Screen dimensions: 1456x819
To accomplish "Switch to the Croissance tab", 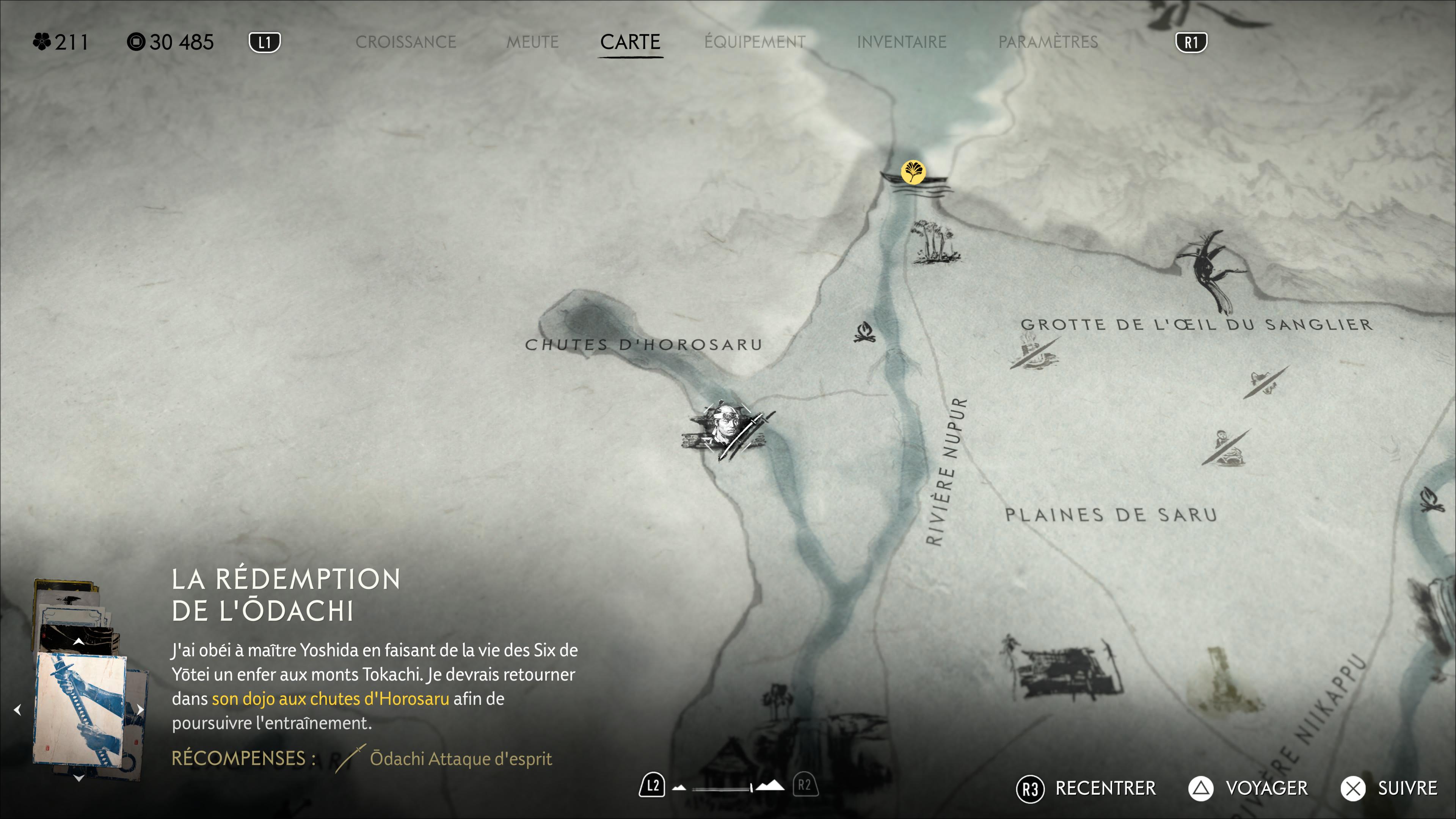I will (x=405, y=42).
